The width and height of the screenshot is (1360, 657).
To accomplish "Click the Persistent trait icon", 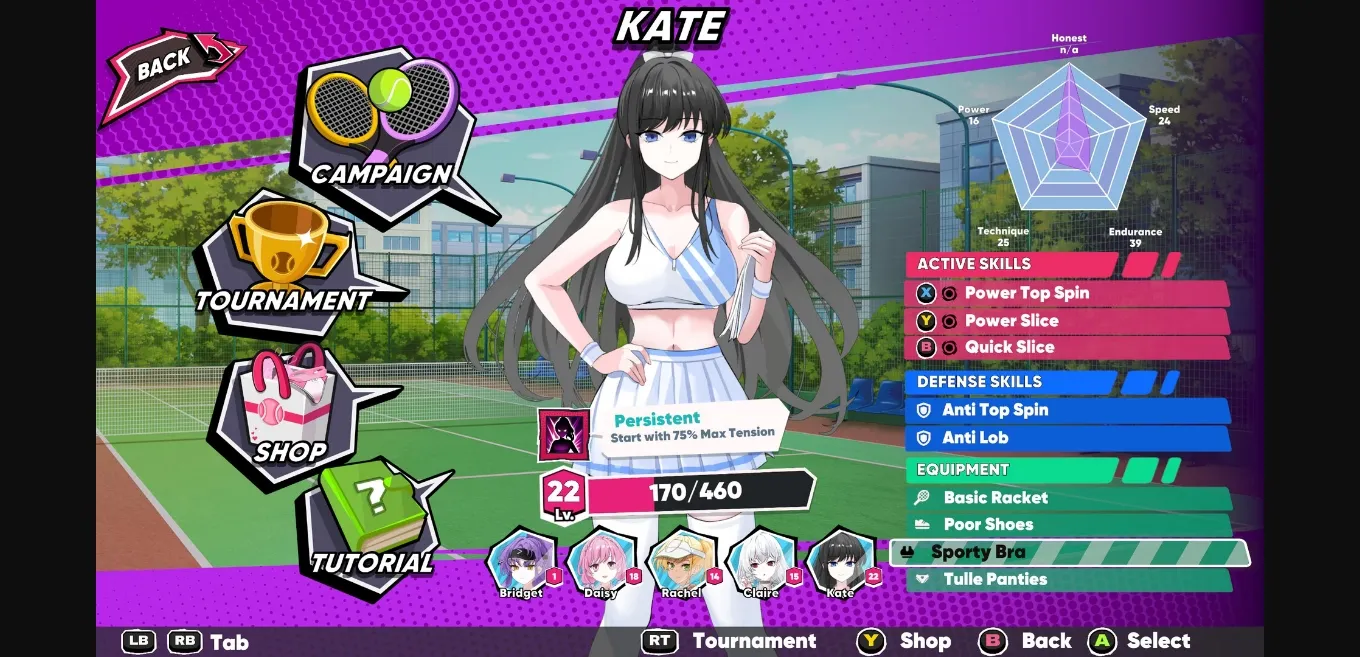I will (563, 435).
